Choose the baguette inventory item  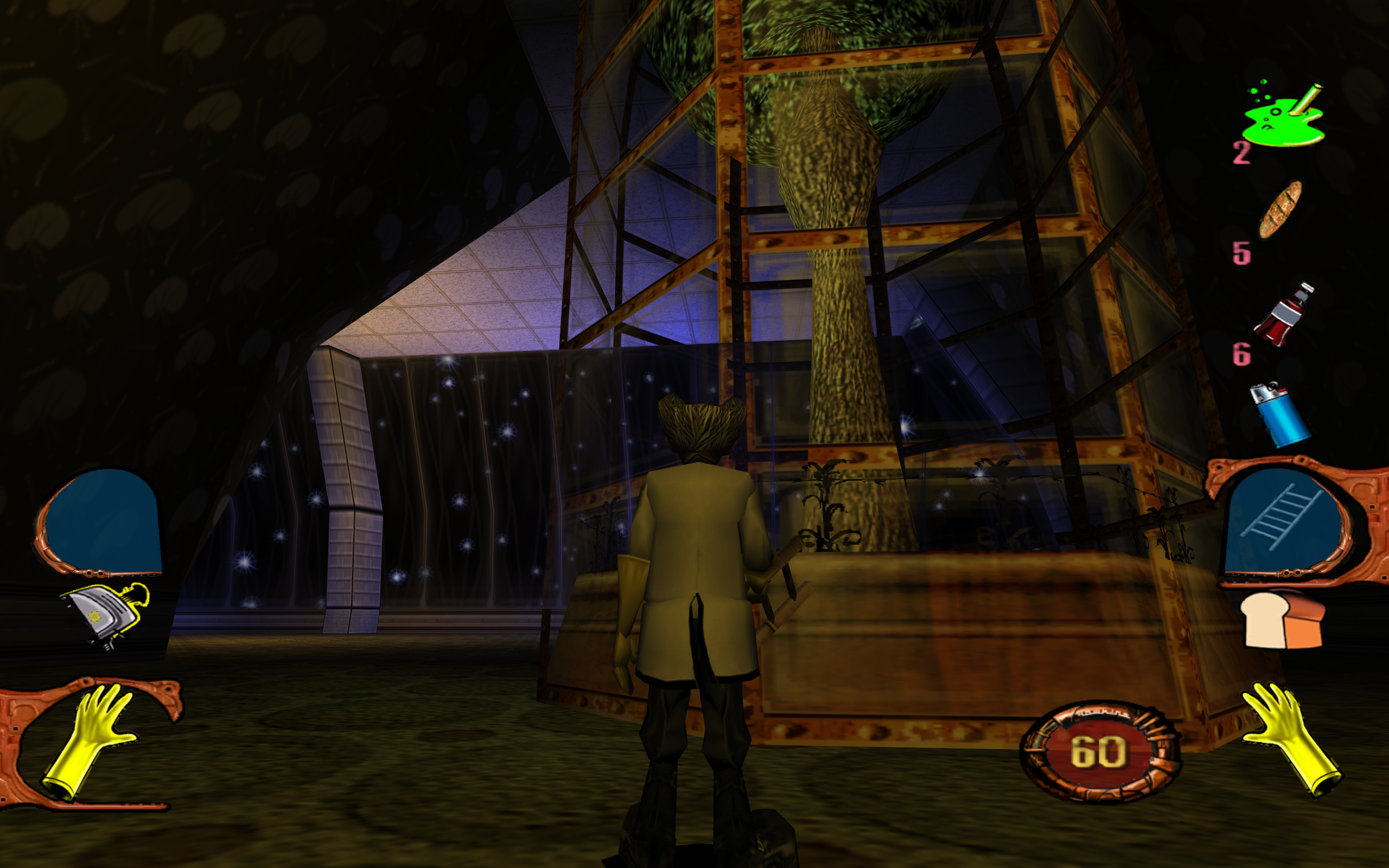(x=1279, y=209)
